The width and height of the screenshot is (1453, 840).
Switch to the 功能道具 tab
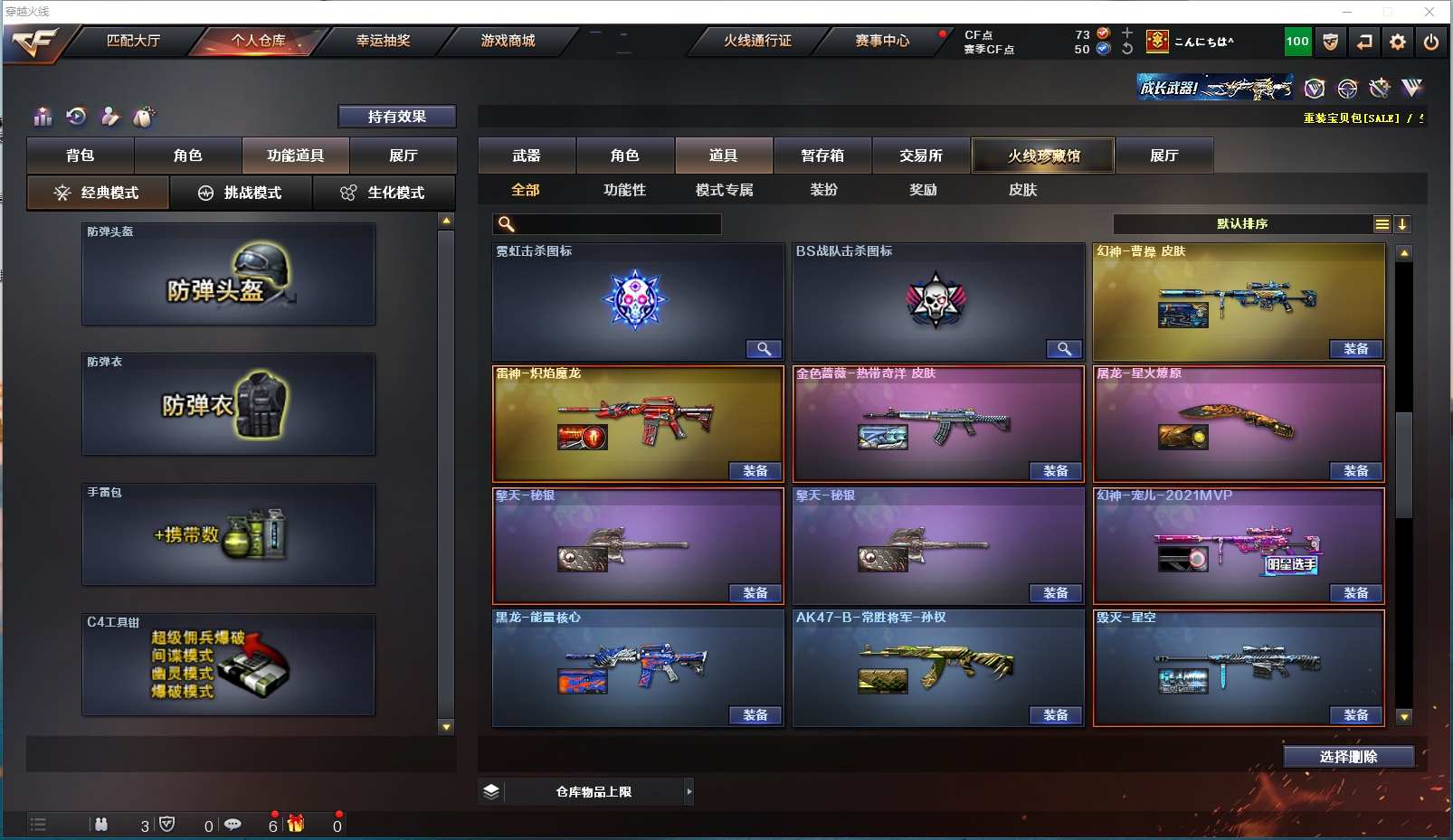(x=295, y=156)
